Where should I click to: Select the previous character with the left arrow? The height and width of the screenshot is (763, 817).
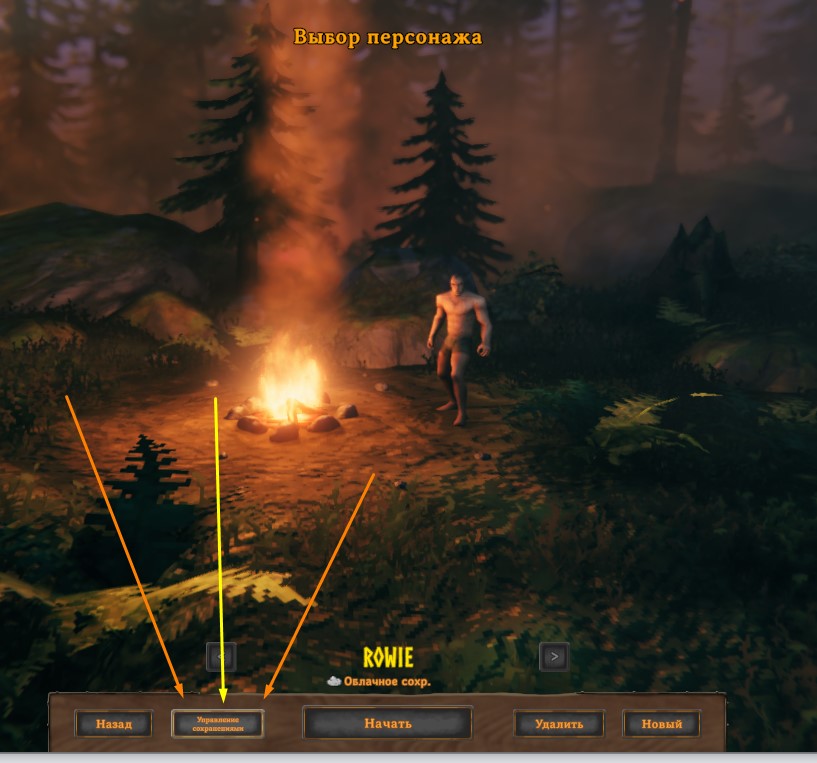(x=221, y=656)
